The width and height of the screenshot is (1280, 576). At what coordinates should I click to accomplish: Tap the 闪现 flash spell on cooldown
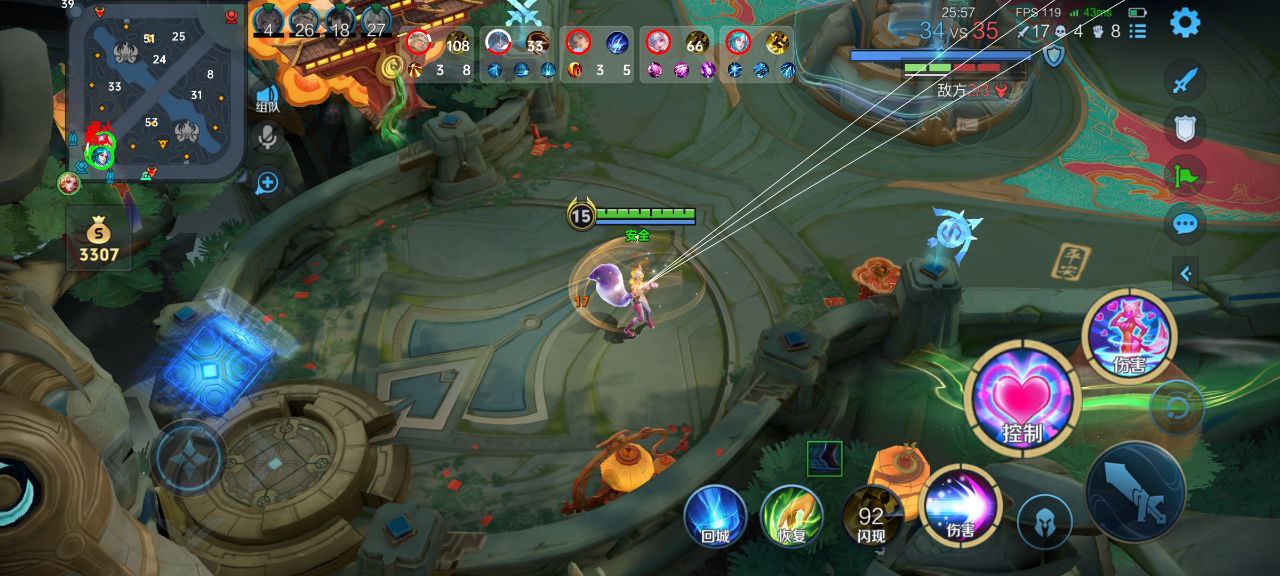click(870, 516)
